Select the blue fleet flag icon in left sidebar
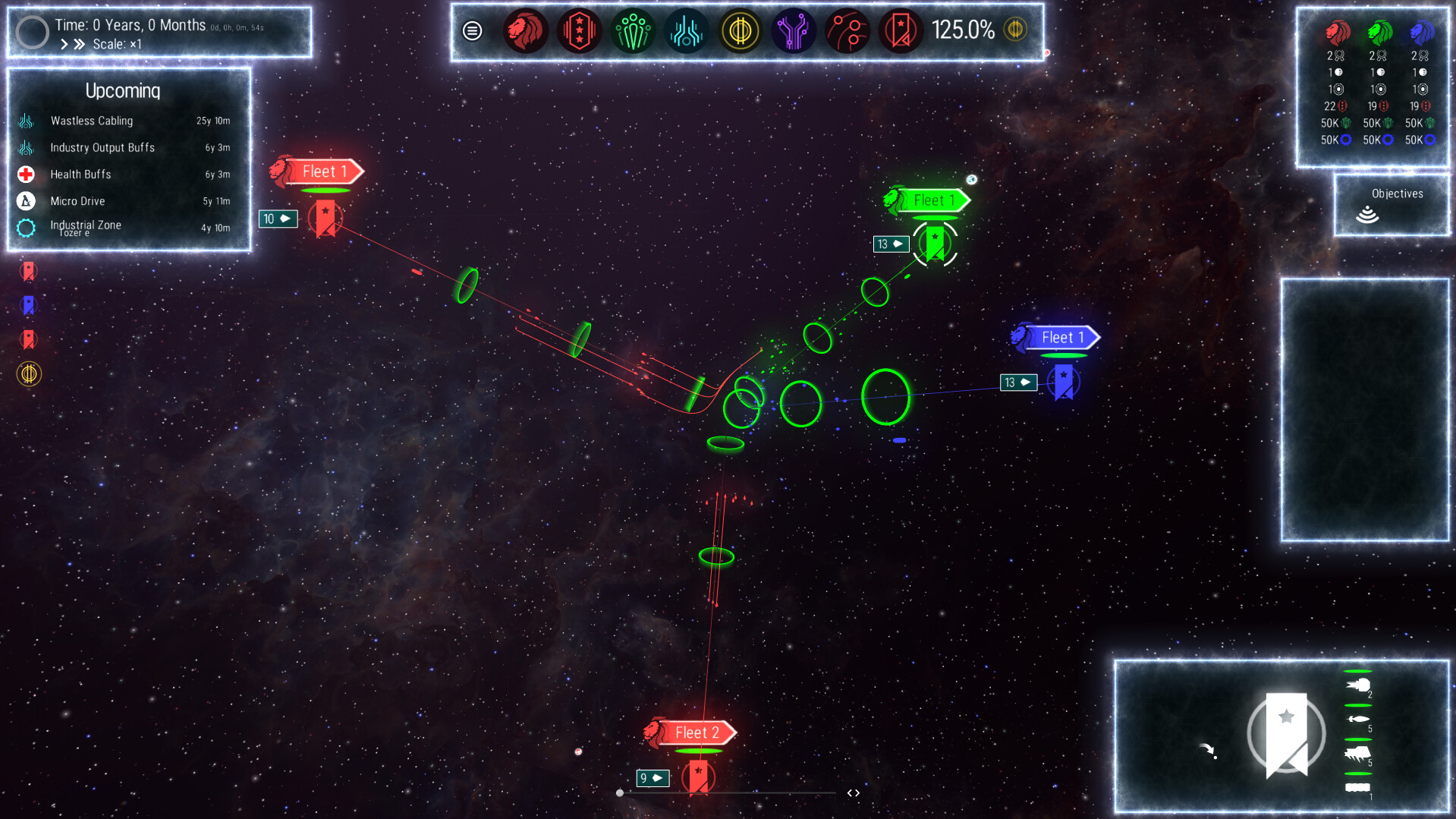This screenshot has height=819, width=1456. [x=29, y=305]
